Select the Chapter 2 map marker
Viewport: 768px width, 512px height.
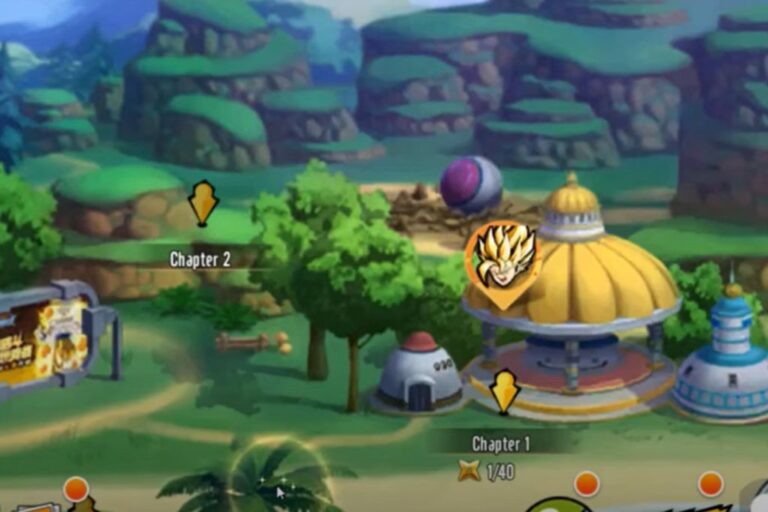point(203,203)
